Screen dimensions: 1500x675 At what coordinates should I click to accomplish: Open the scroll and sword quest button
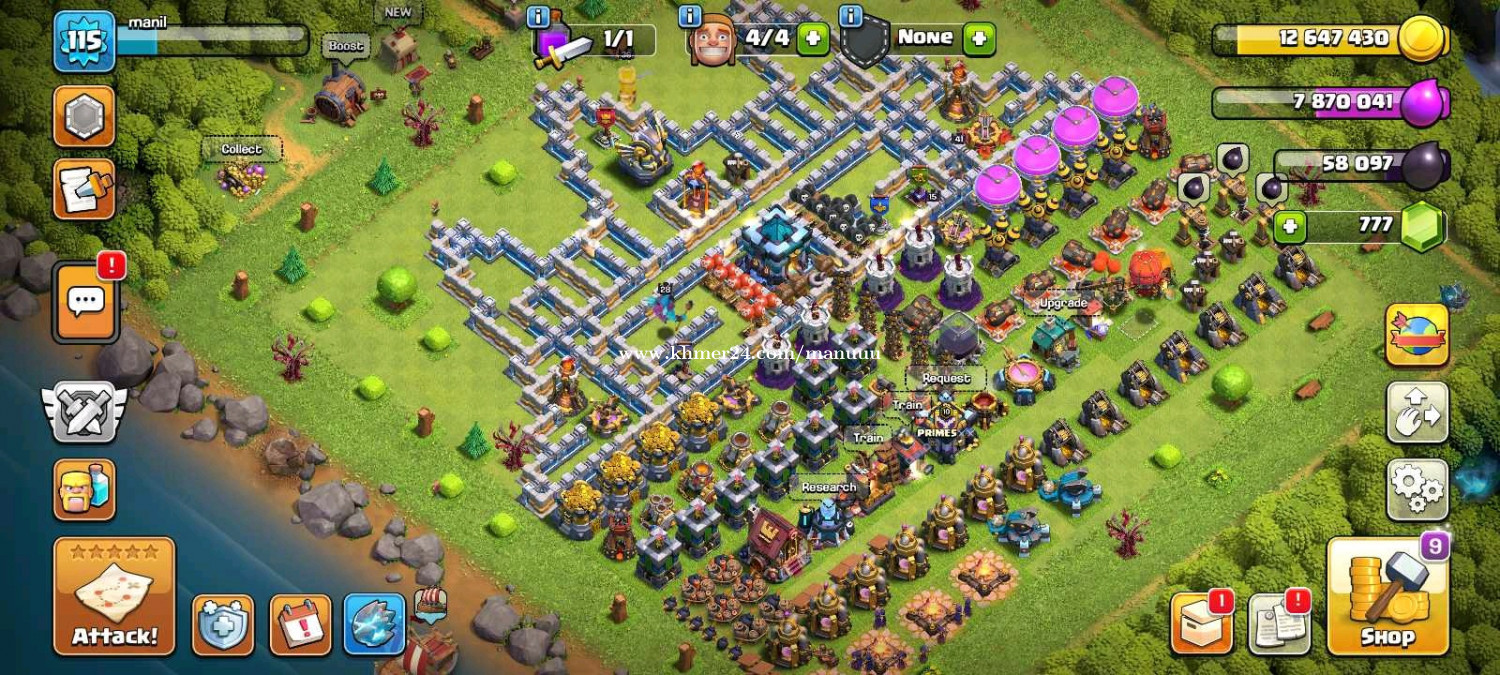tap(84, 190)
